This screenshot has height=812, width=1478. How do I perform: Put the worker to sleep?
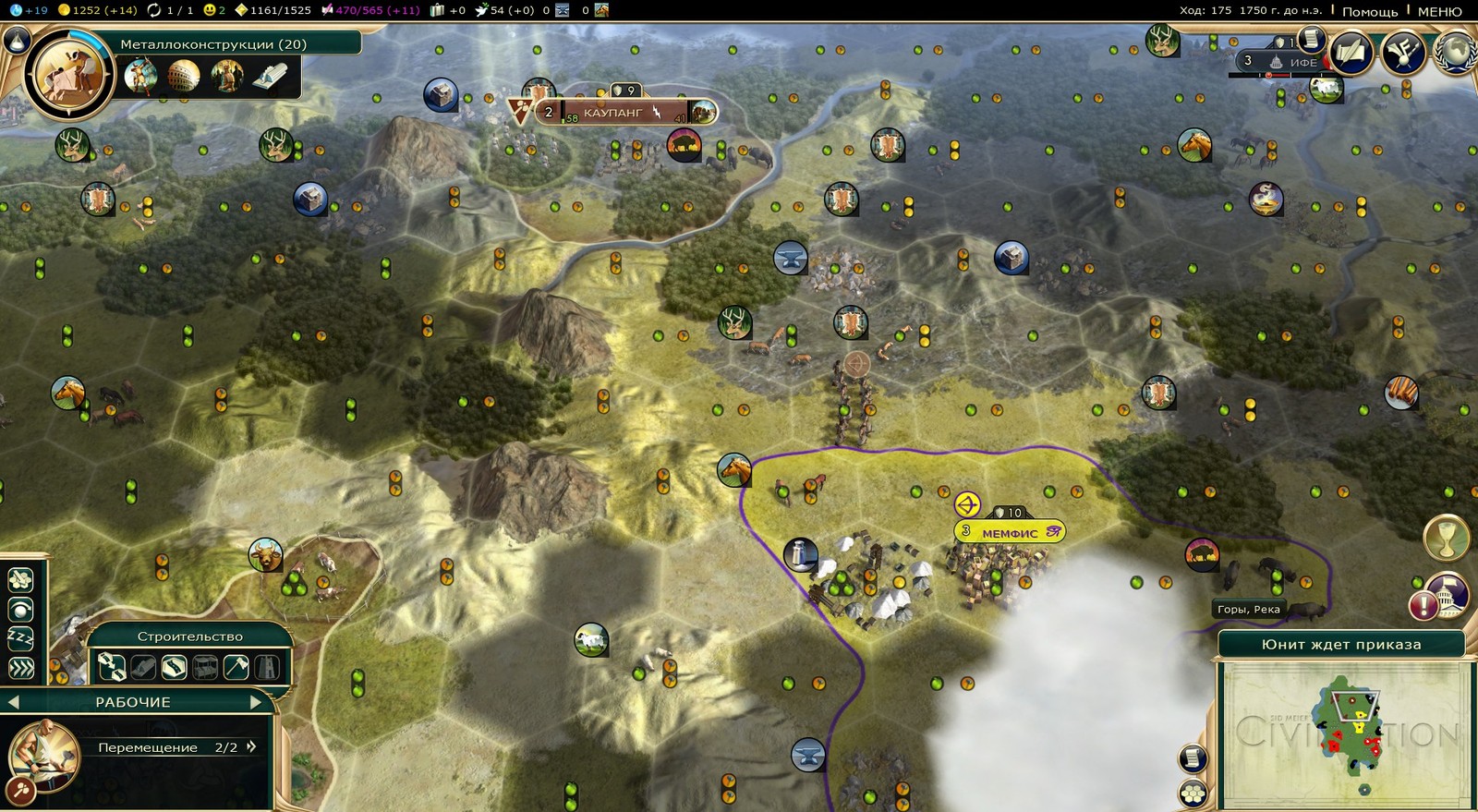coord(20,638)
